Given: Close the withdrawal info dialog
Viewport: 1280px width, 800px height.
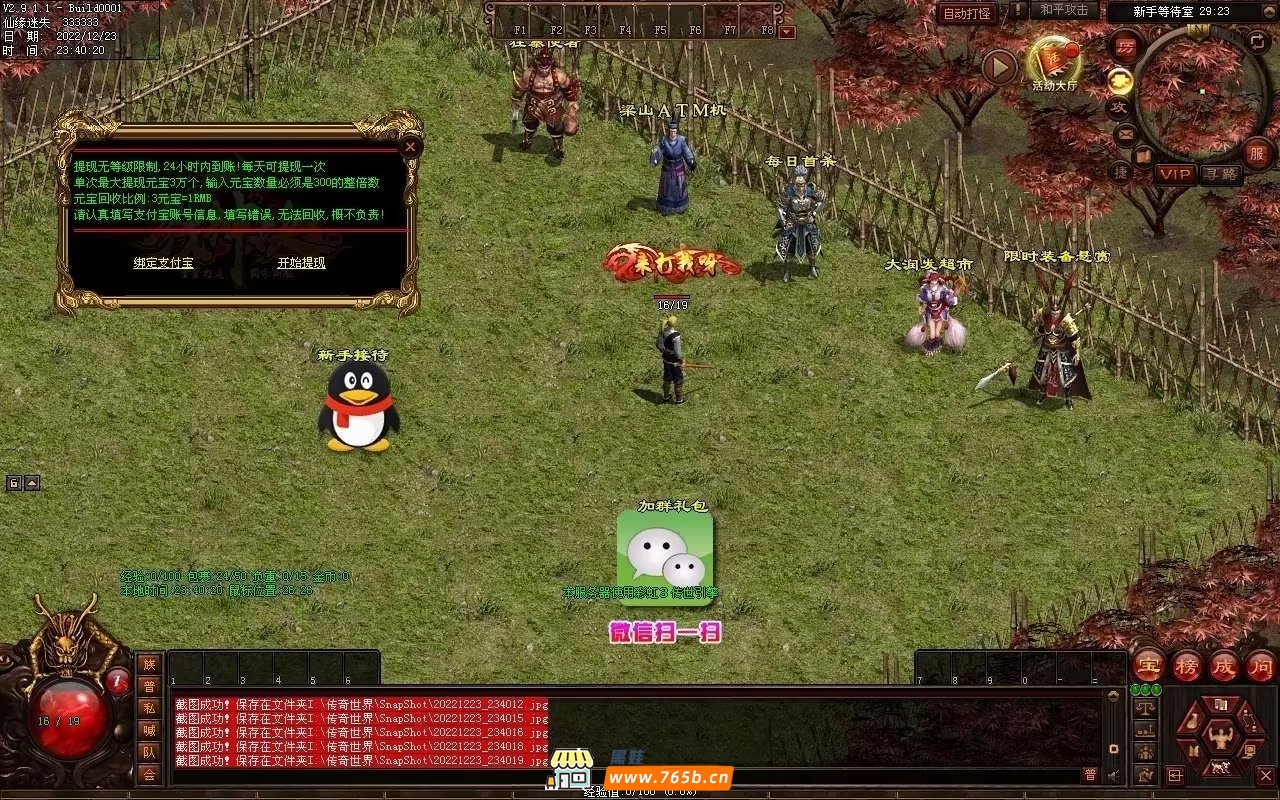Looking at the screenshot, I should point(410,146).
